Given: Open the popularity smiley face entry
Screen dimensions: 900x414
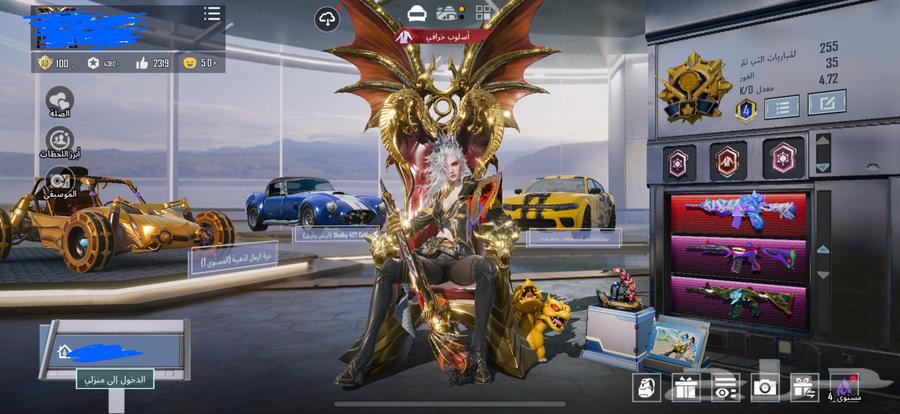Looking at the screenshot, I should coord(200,63).
